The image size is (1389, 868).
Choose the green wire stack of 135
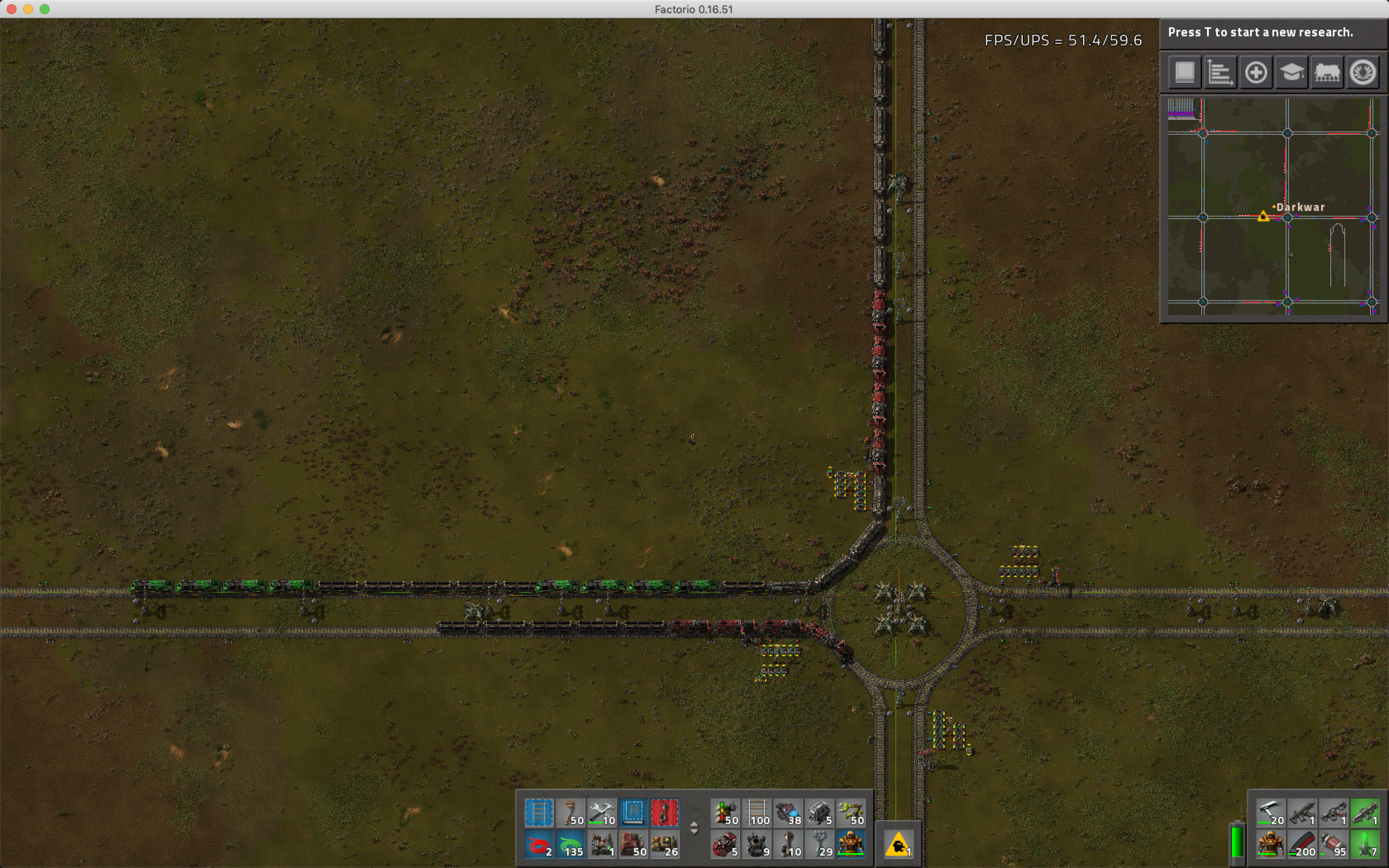tap(570, 845)
